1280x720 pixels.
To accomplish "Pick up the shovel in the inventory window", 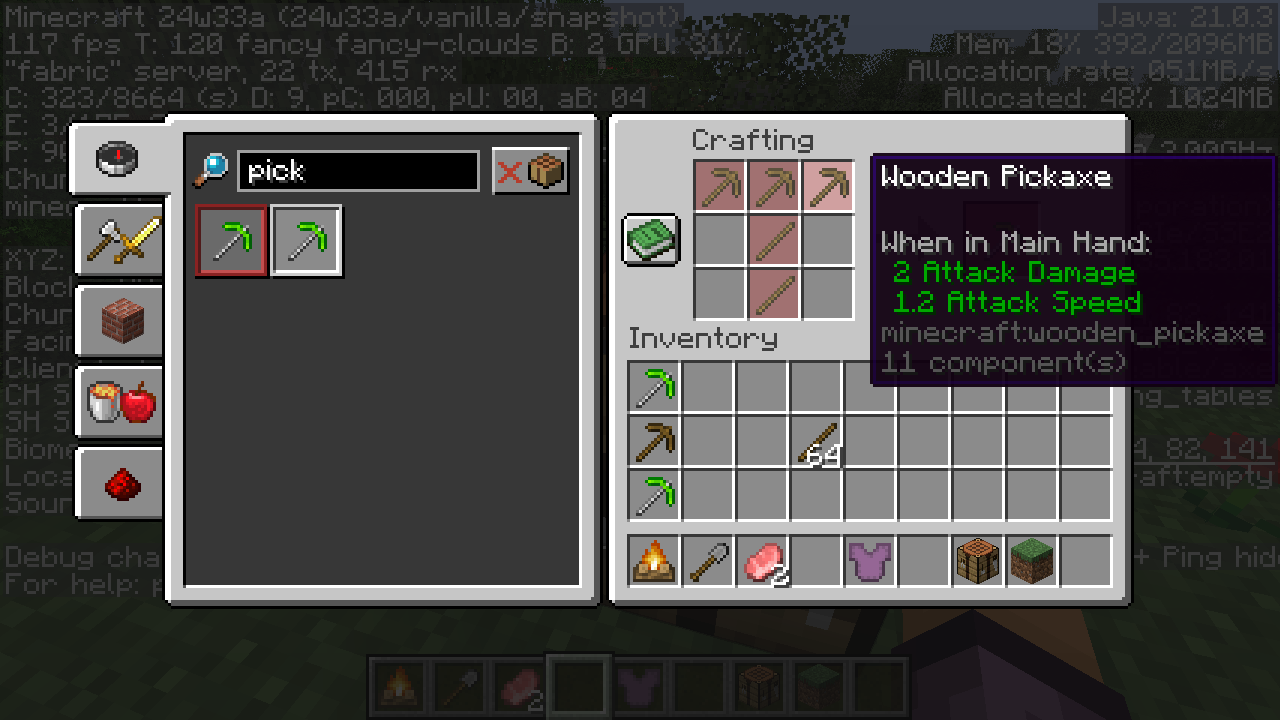I will (x=708, y=560).
